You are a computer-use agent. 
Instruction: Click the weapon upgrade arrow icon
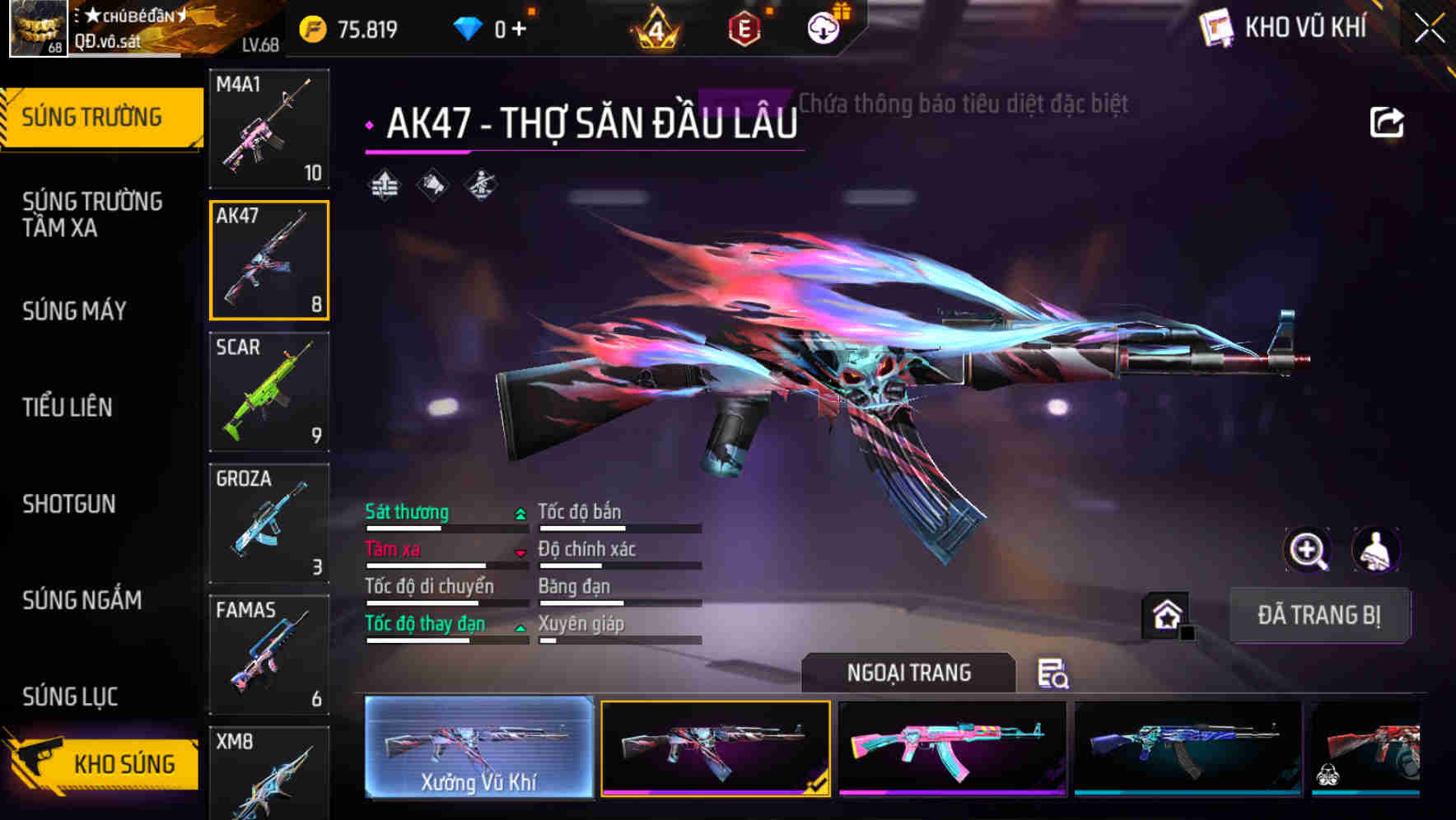[x=383, y=184]
